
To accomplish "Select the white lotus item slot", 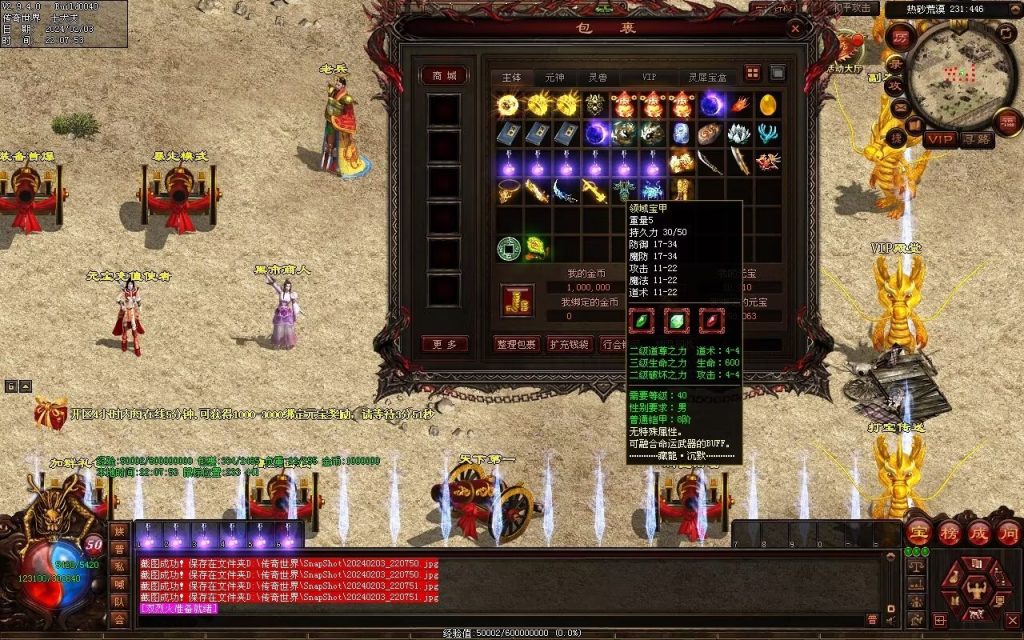I will [739, 133].
